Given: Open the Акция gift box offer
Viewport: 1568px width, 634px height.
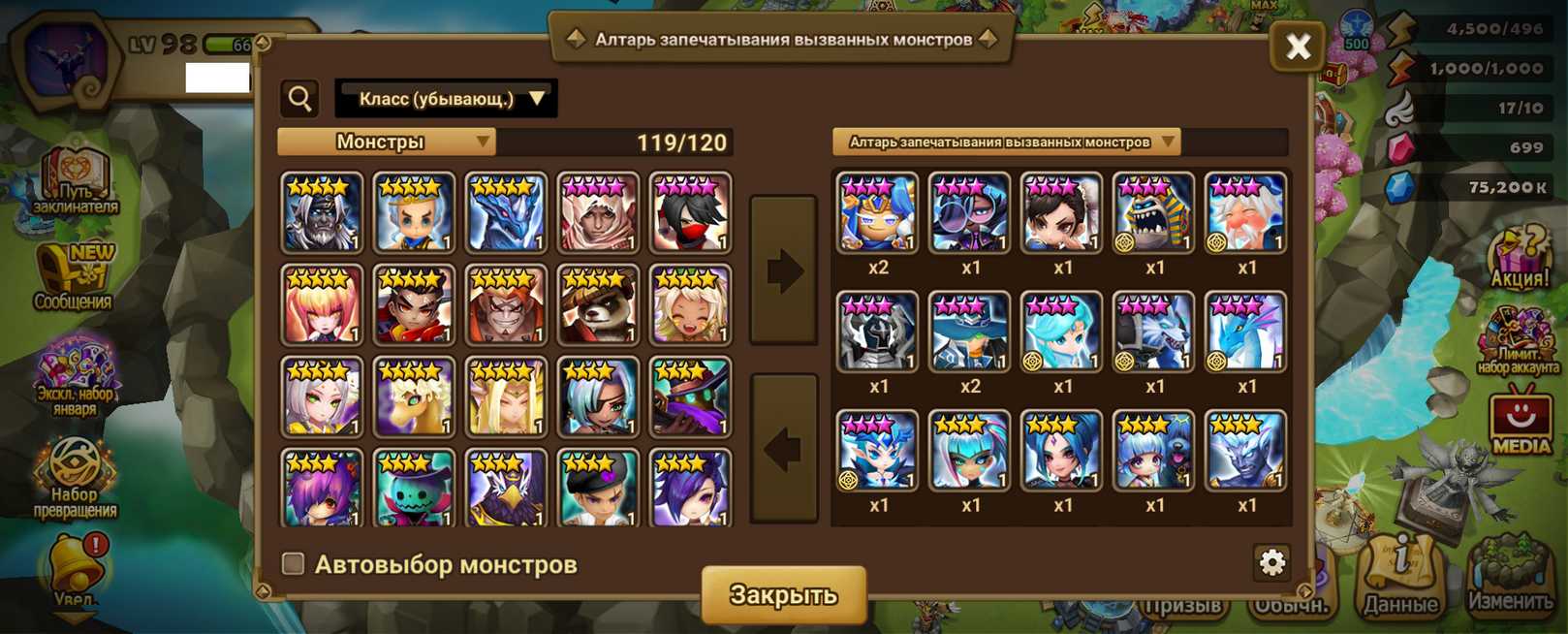Looking at the screenshot, I should [x=1519, y=257].
